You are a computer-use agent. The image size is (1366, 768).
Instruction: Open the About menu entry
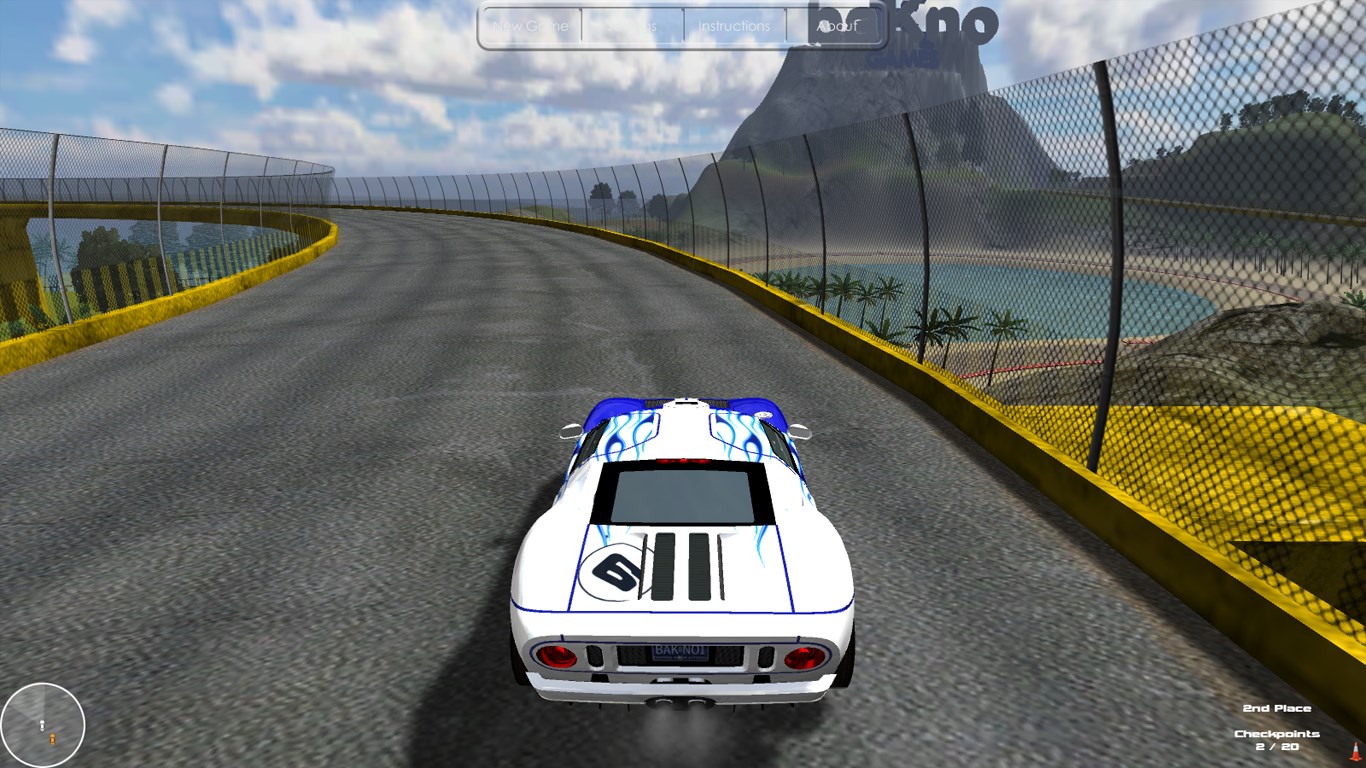click(837, 27)
